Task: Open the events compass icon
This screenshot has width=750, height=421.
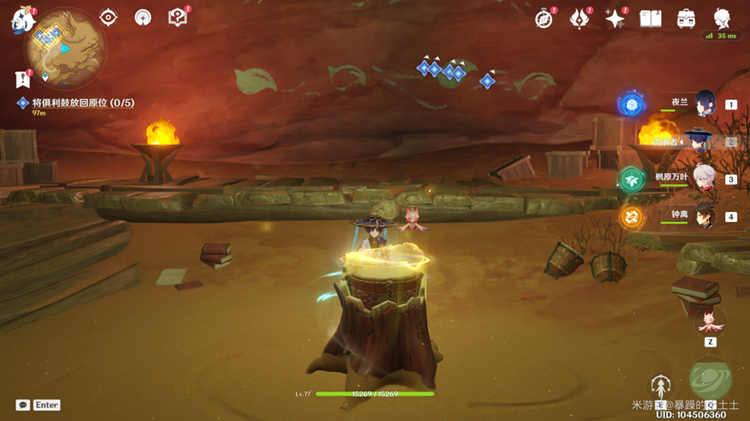Action: click(544, 18)
